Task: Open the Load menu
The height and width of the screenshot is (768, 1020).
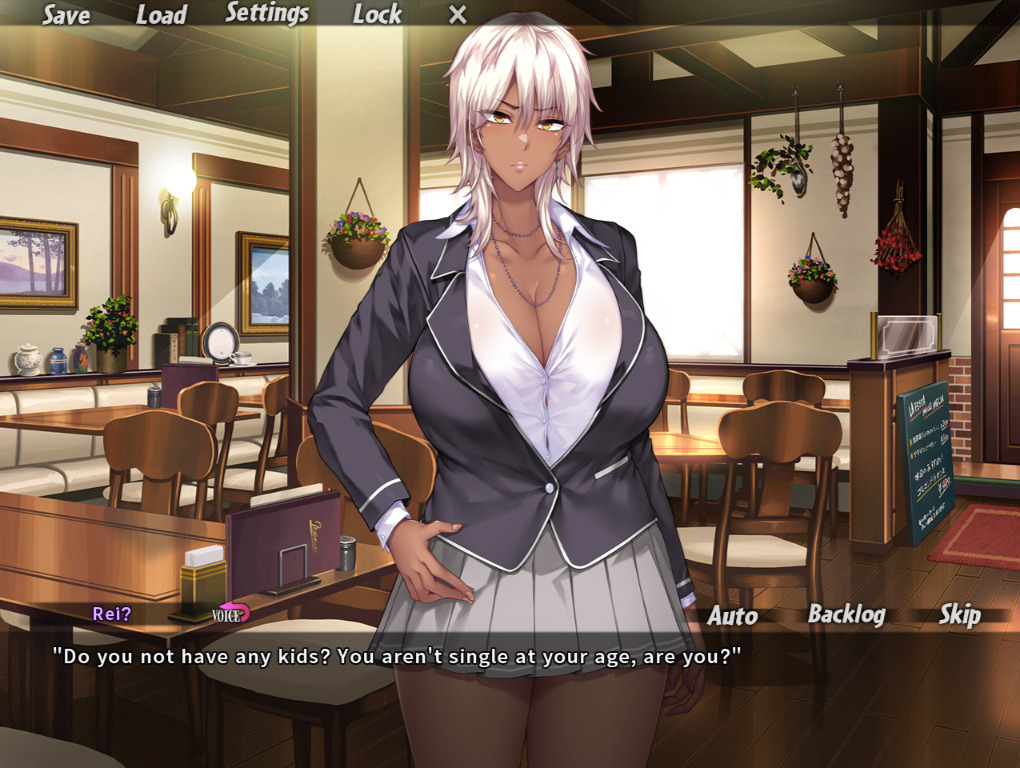Action: 161,15
